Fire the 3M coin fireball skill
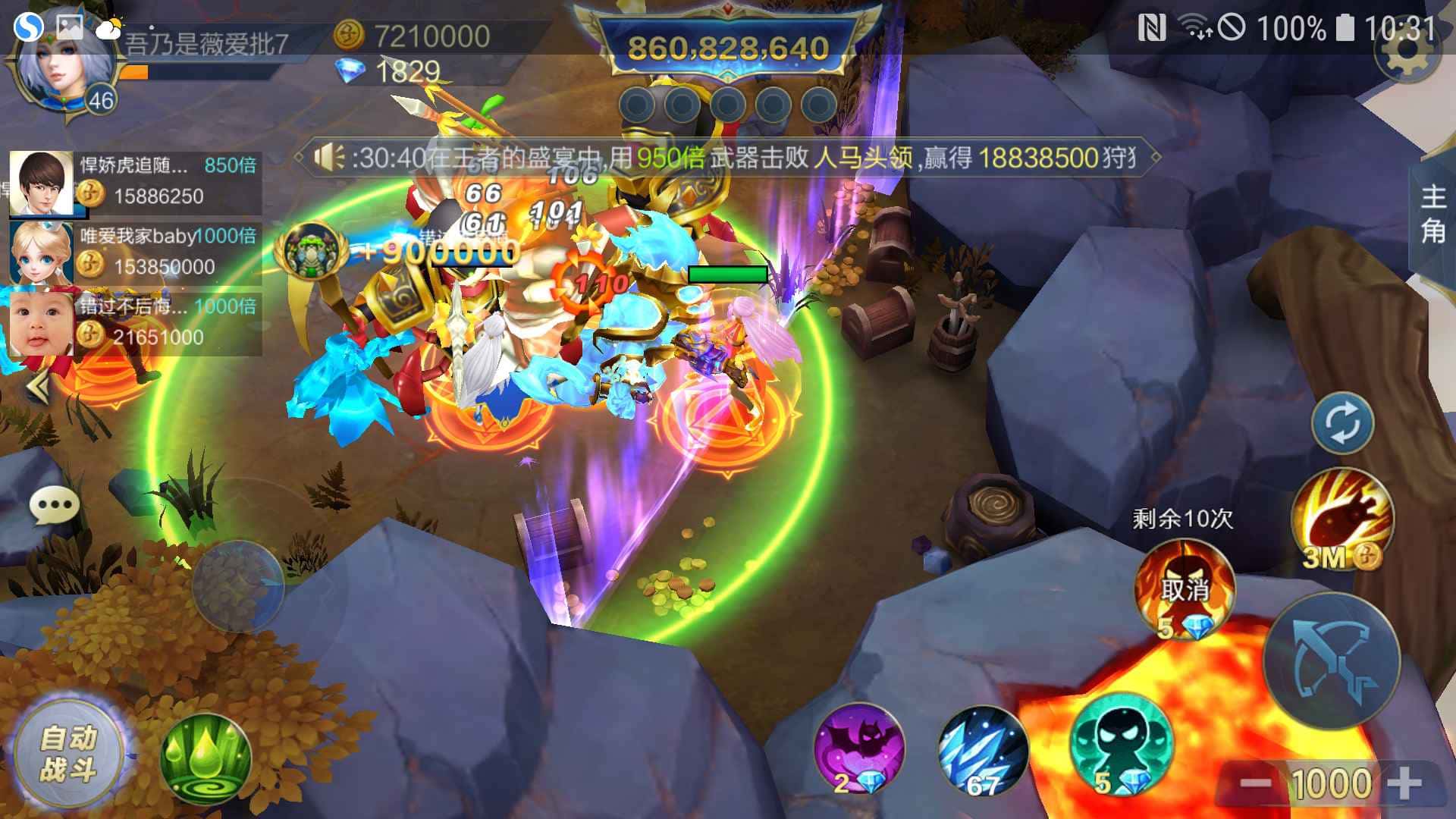This screenshot has width=1456, height=819. click(1341, 519)
